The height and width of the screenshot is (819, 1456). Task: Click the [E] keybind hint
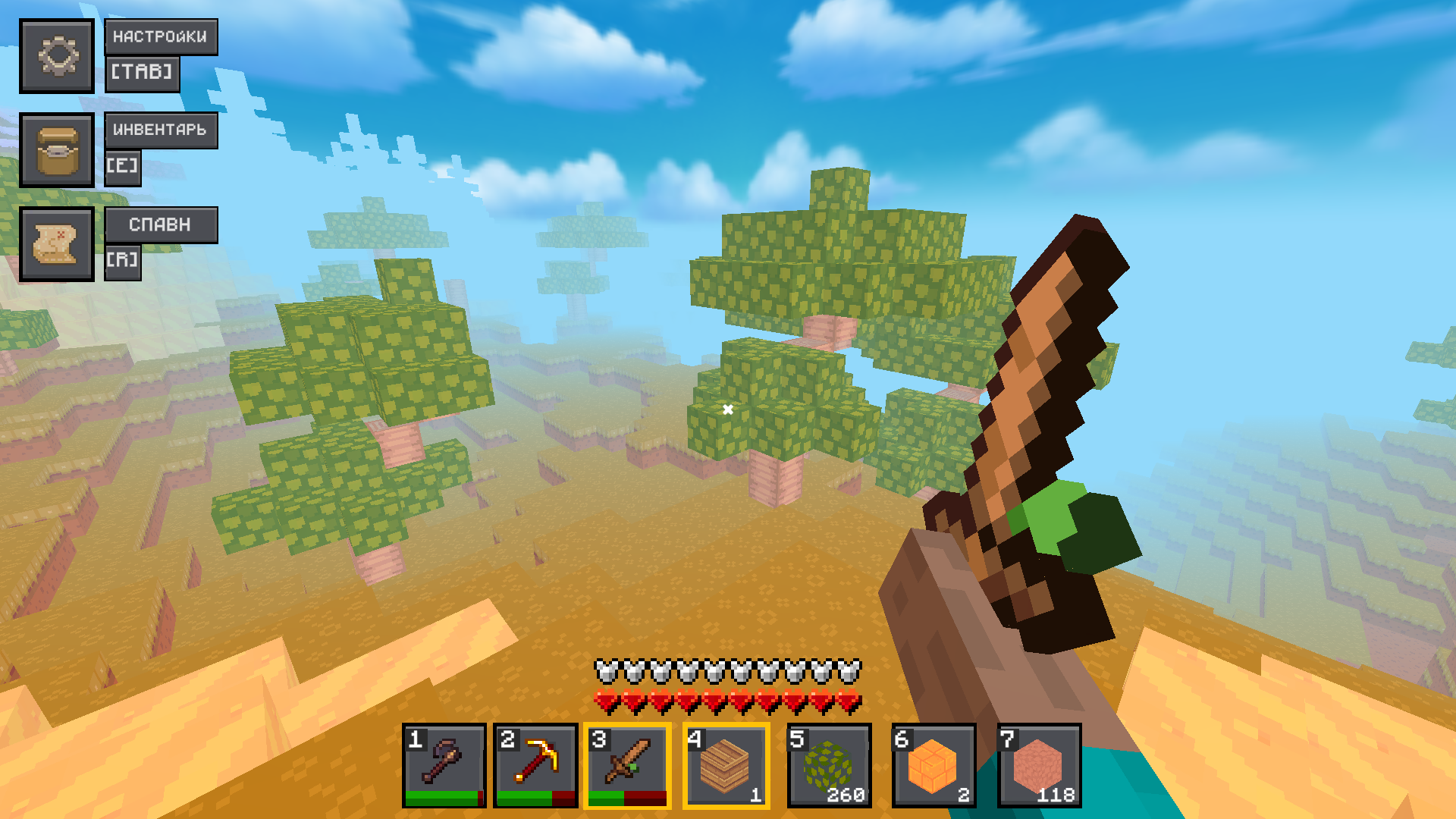click(x=124, y=168)
